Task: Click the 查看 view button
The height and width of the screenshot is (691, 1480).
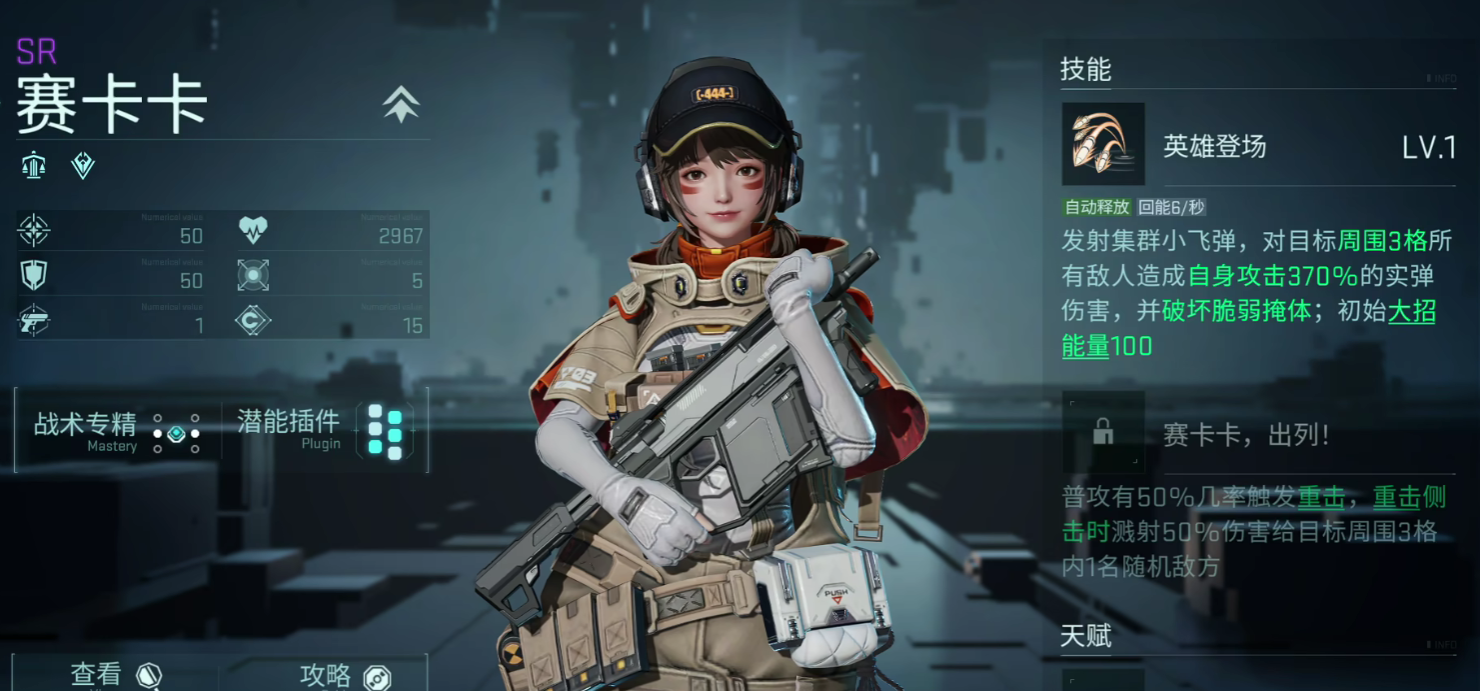Action: pos(115,675)
